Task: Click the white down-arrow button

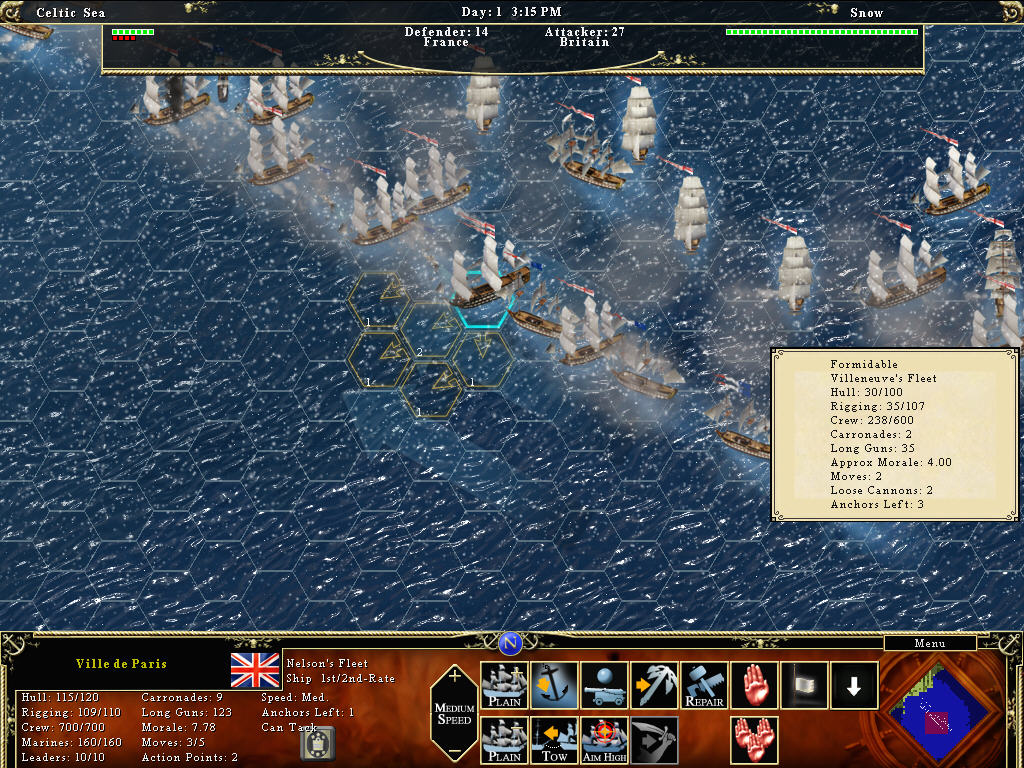Action: [x=855, y=686]
